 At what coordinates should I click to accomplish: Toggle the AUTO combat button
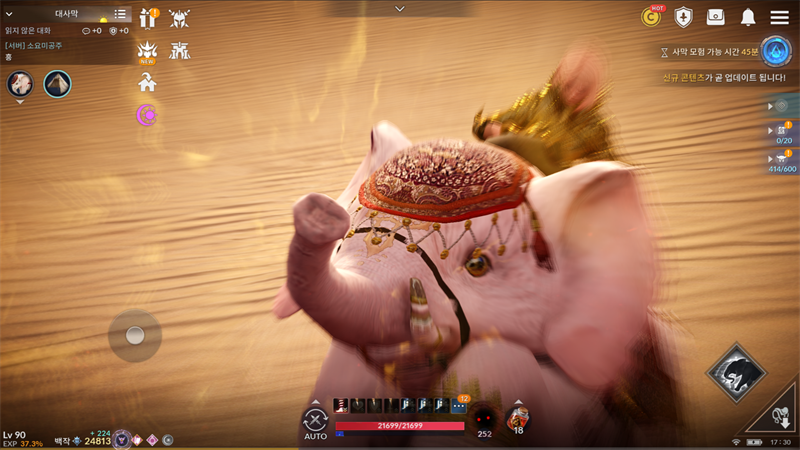316,422
